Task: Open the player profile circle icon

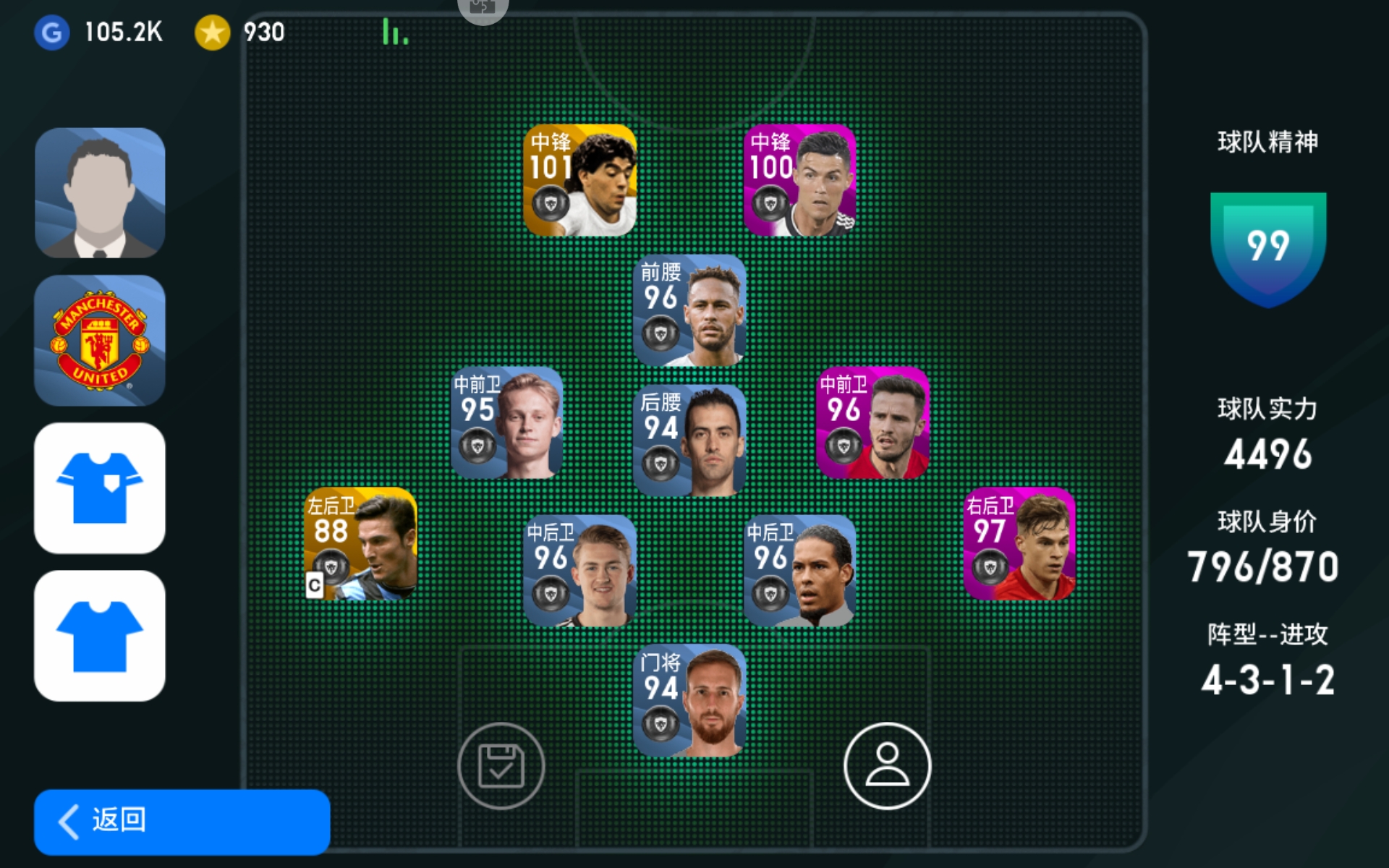Action: point(887,766)
